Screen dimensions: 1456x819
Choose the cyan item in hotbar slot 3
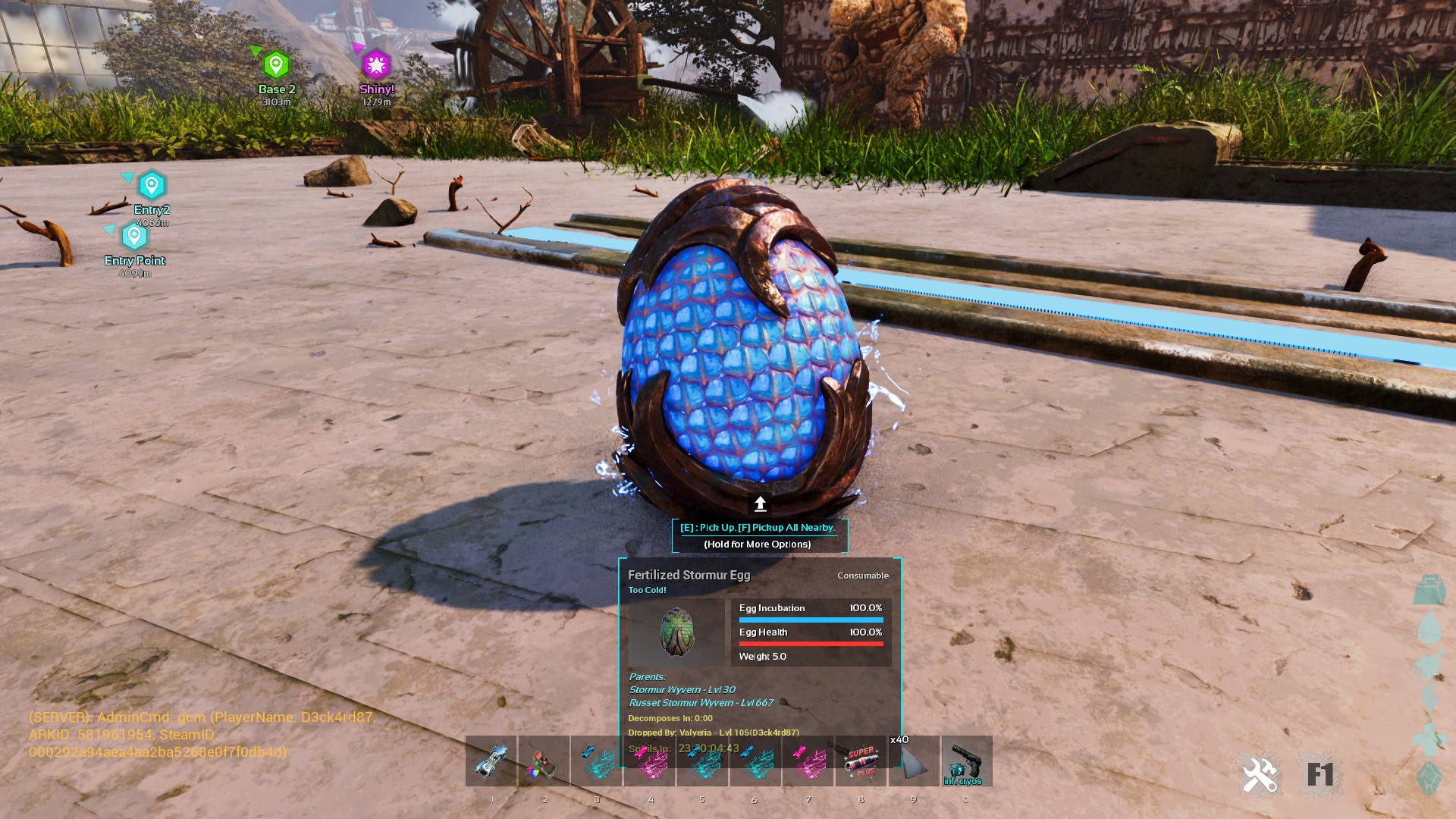[x=597, y=761]
